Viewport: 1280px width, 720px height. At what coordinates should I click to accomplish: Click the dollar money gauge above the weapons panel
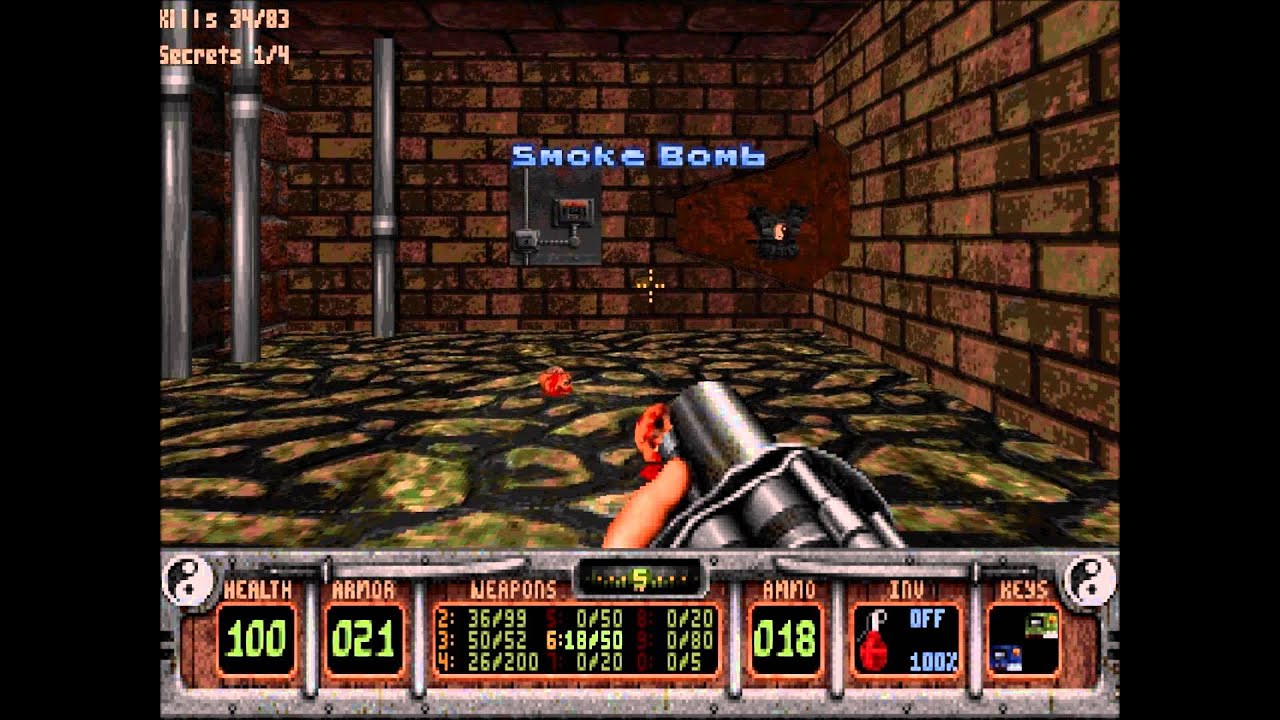(x=640, y=577)
